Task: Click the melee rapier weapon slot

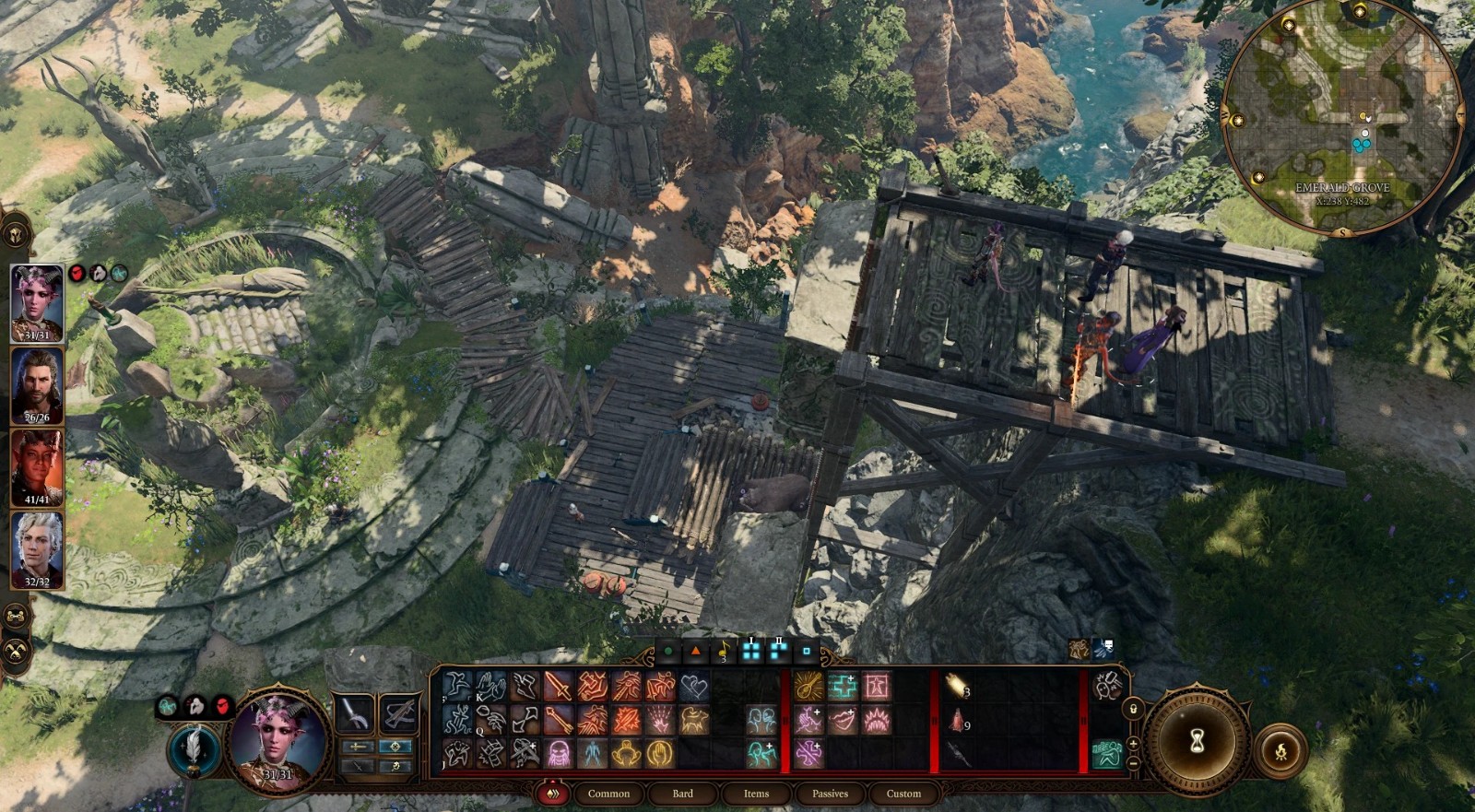Action: tap(355, 712)
